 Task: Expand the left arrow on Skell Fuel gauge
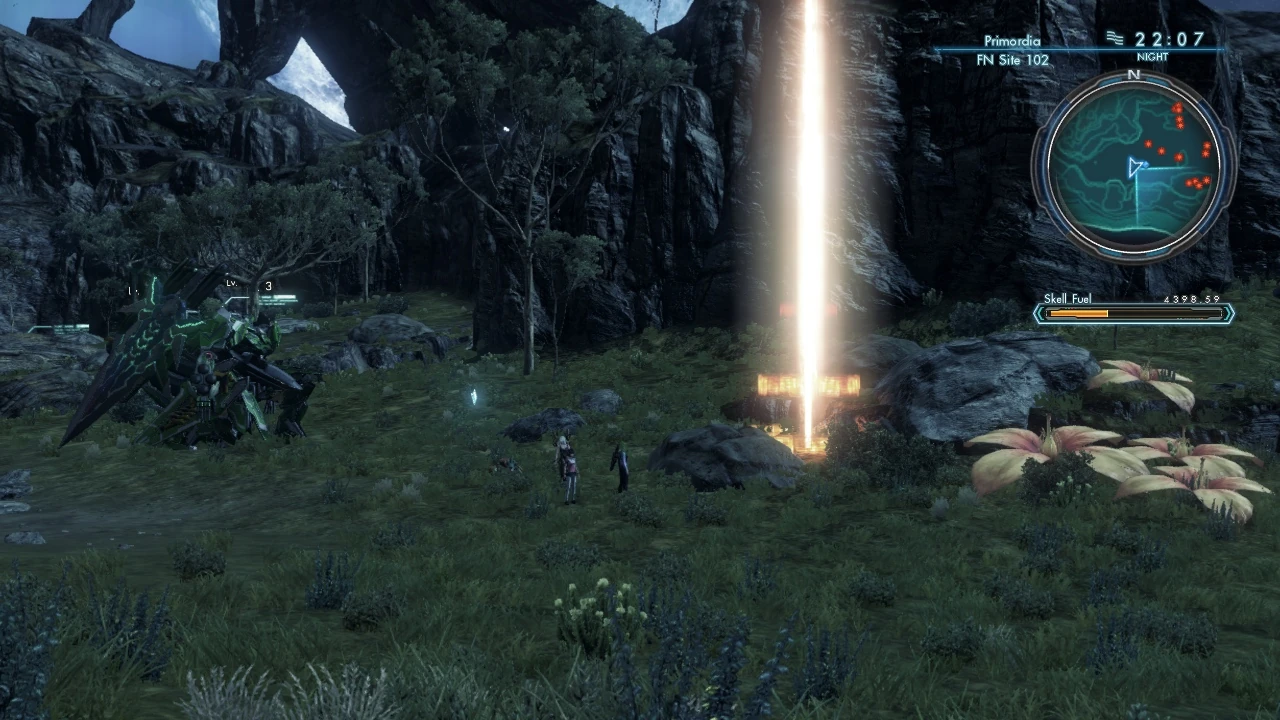point(1037,313)
